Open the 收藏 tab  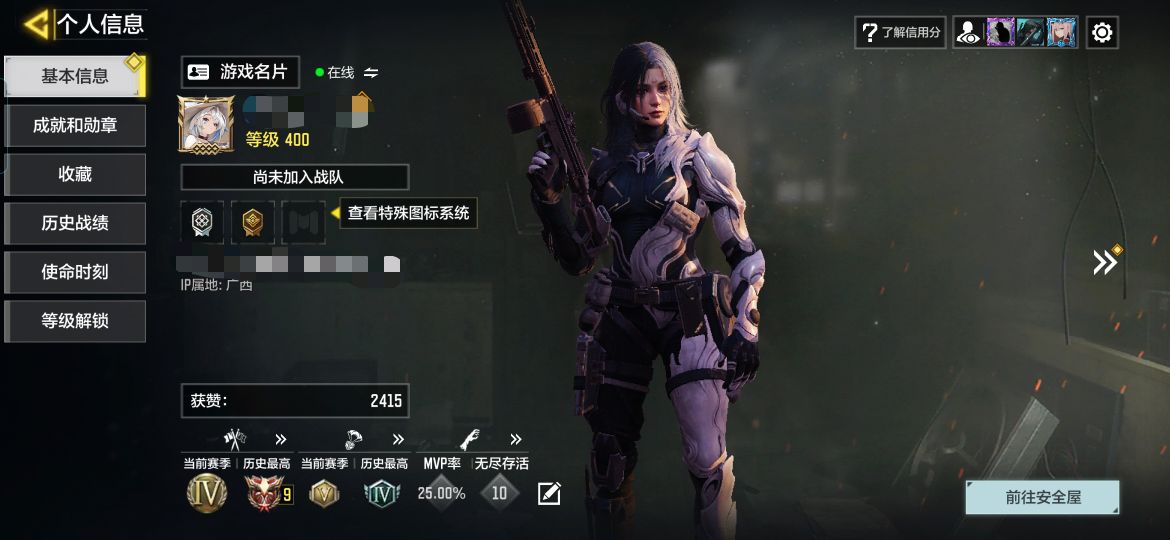(75, 174)
